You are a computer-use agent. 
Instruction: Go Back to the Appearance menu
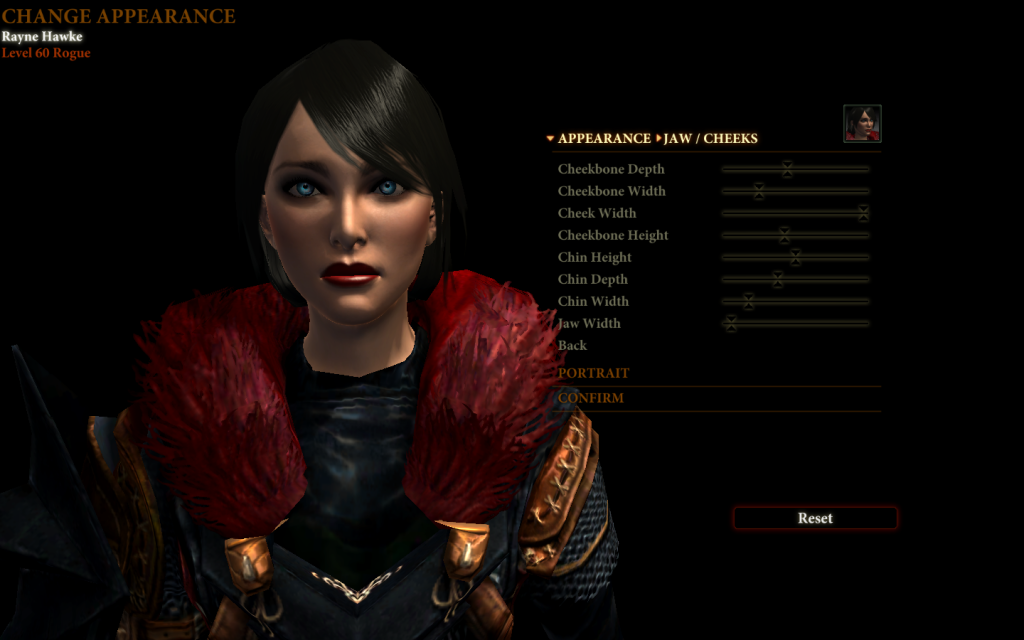click(573, 345)
